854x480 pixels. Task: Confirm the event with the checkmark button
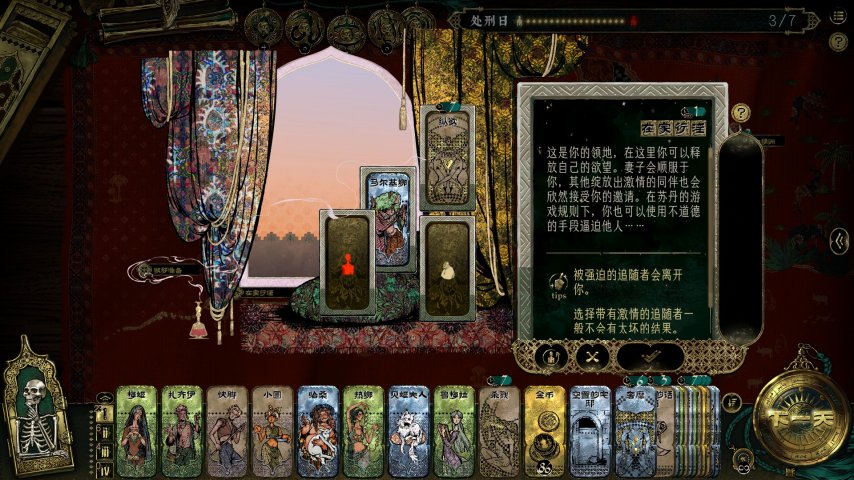(650, 356)
